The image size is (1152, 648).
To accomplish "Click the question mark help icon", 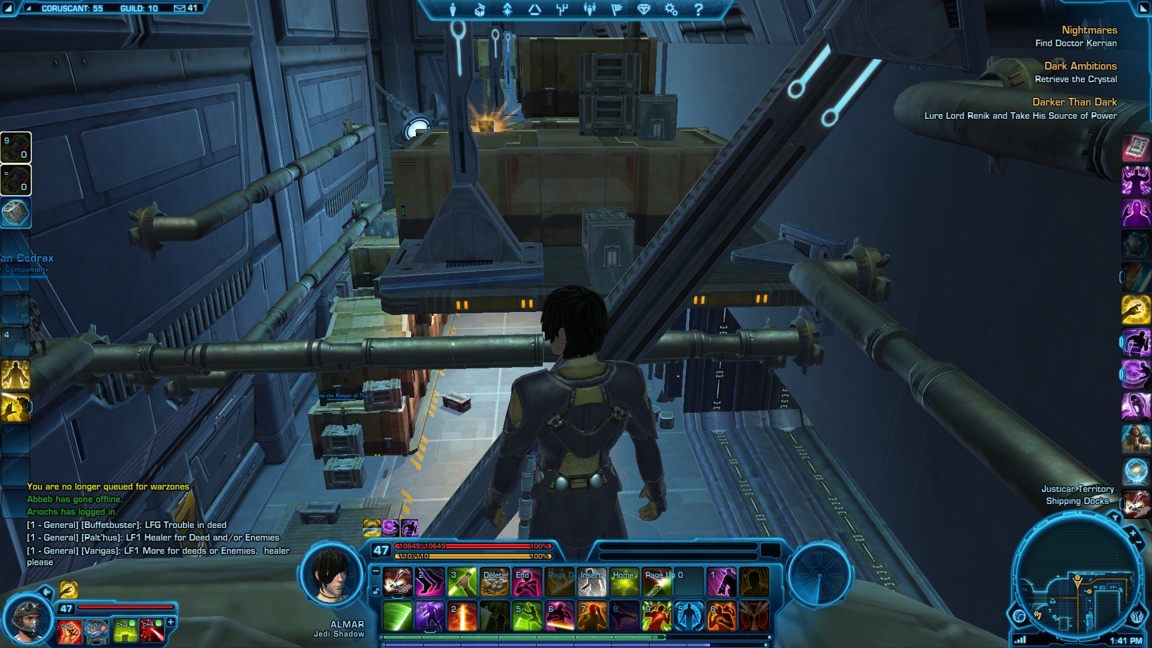I will (698, 10).
